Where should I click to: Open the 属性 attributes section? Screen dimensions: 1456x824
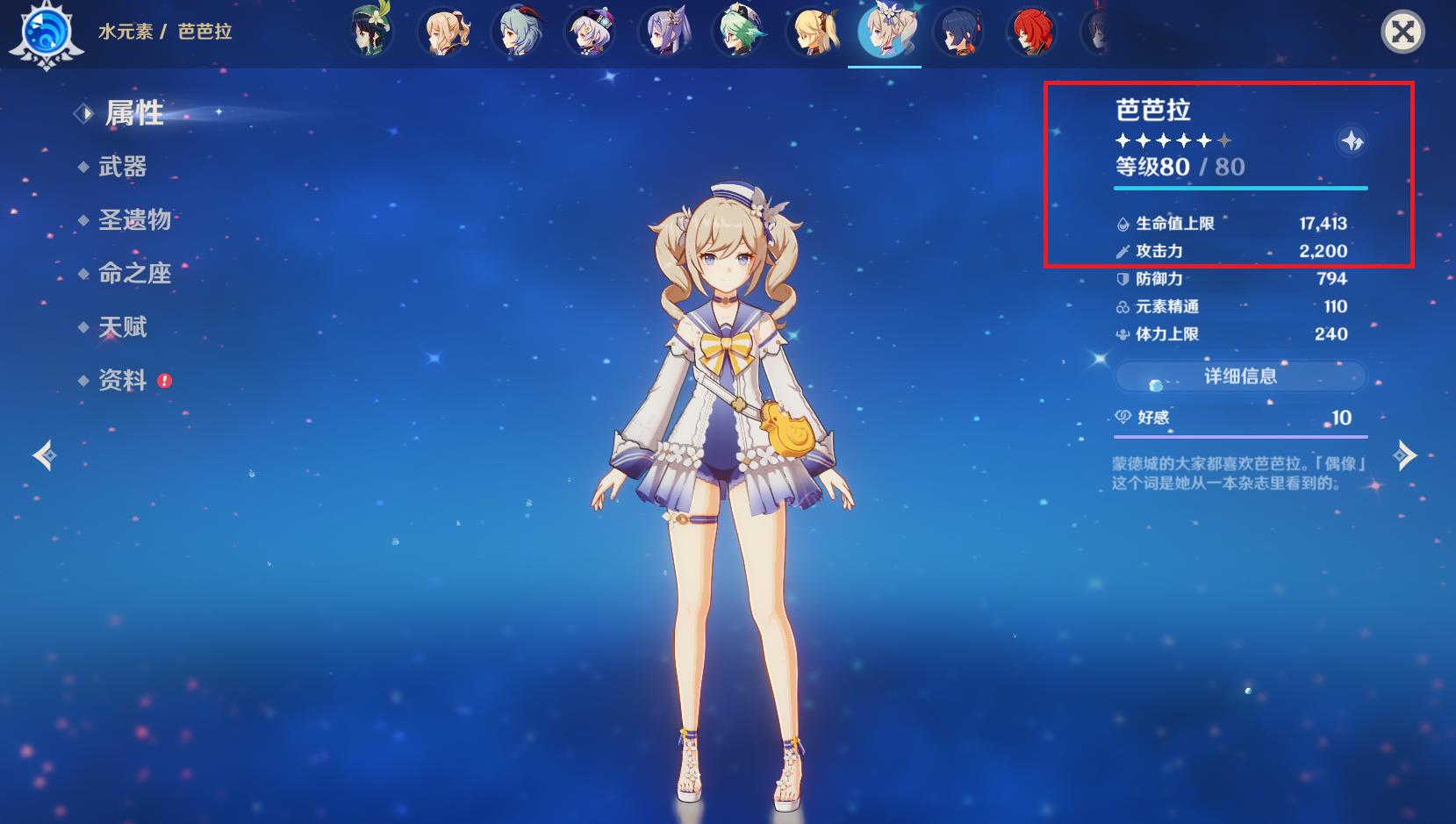point(133,113)
